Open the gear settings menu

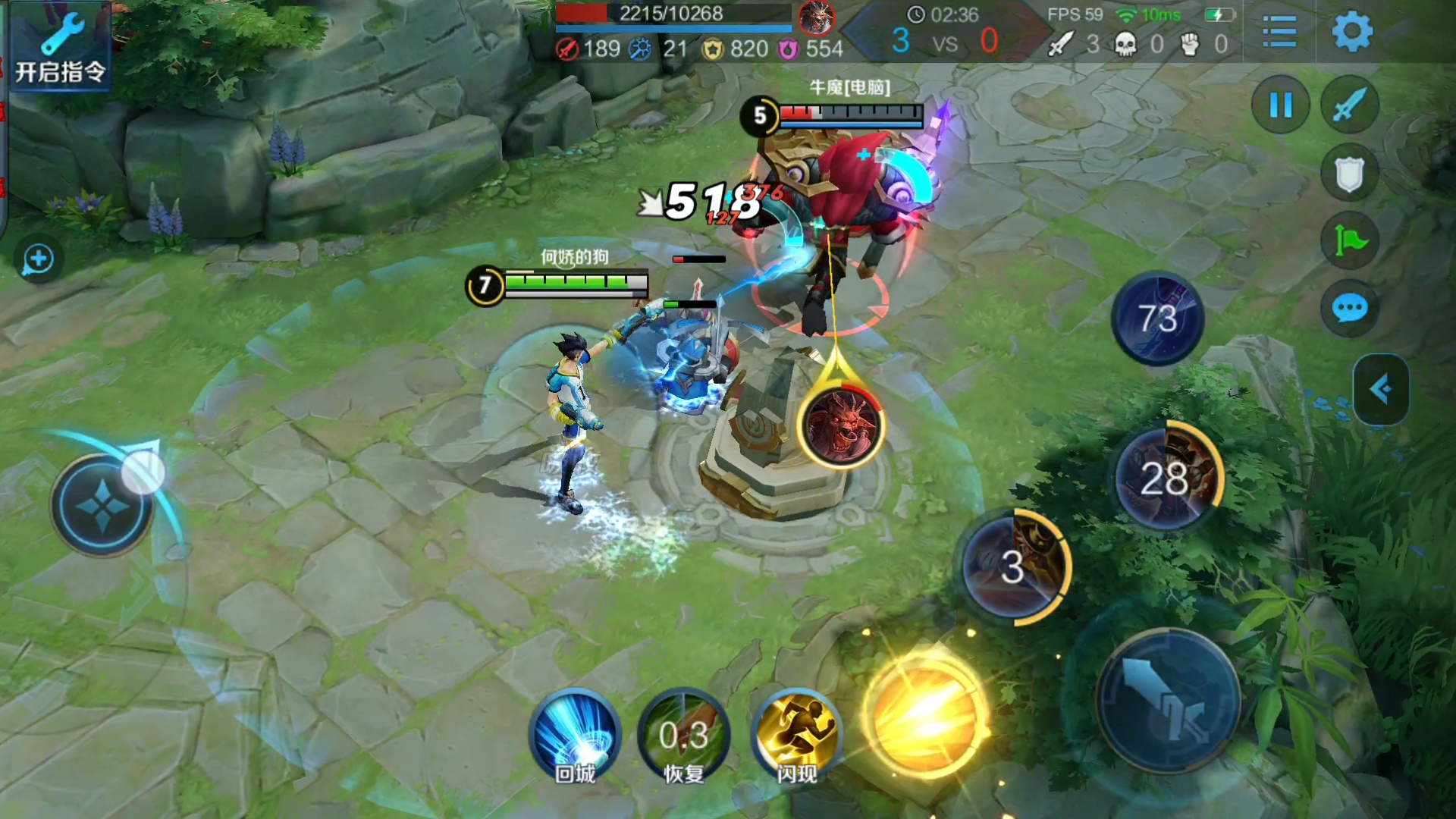pyautogui.click(x=1352, y=32)
